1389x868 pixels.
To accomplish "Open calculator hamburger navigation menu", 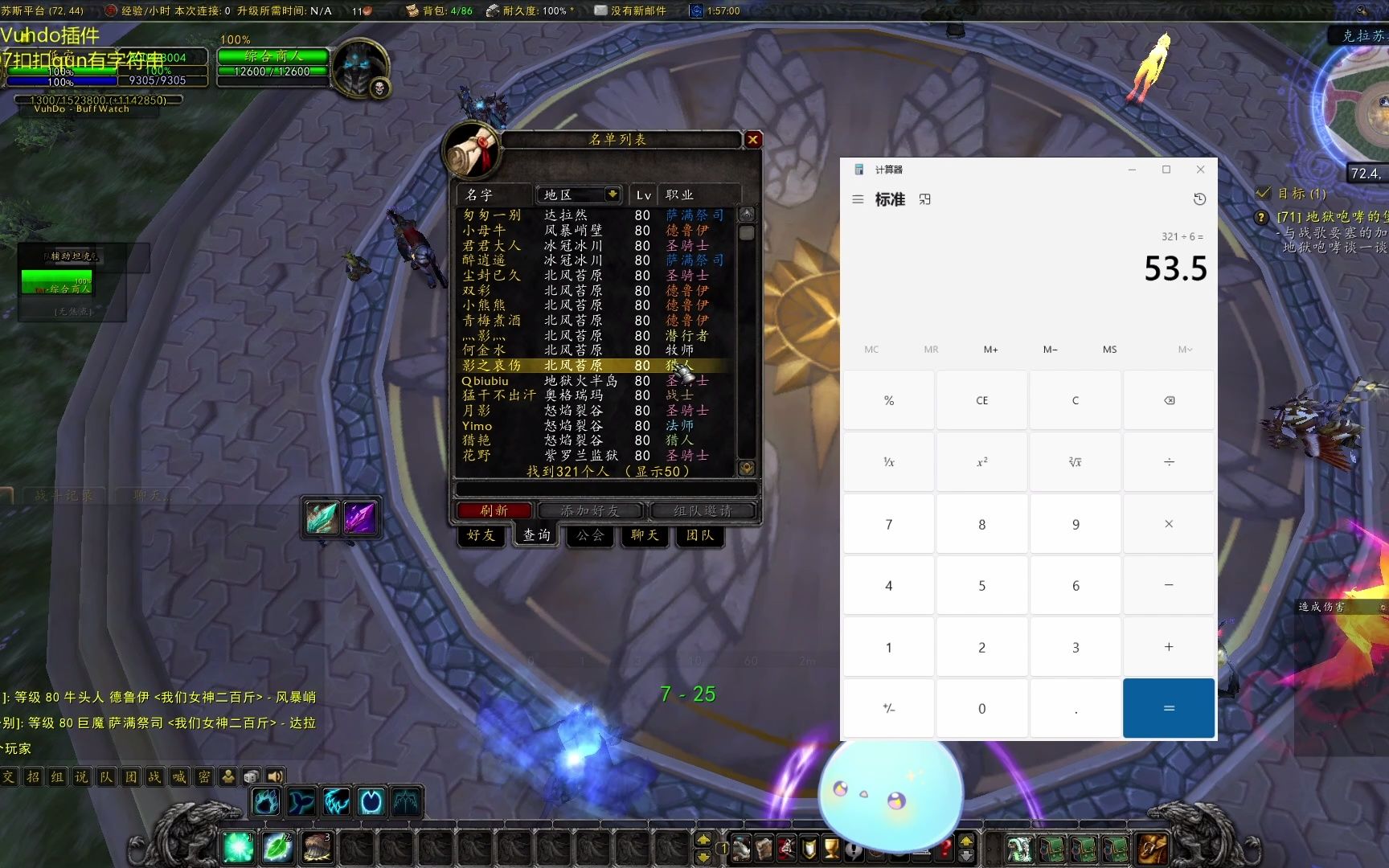I will pos(858,199).
